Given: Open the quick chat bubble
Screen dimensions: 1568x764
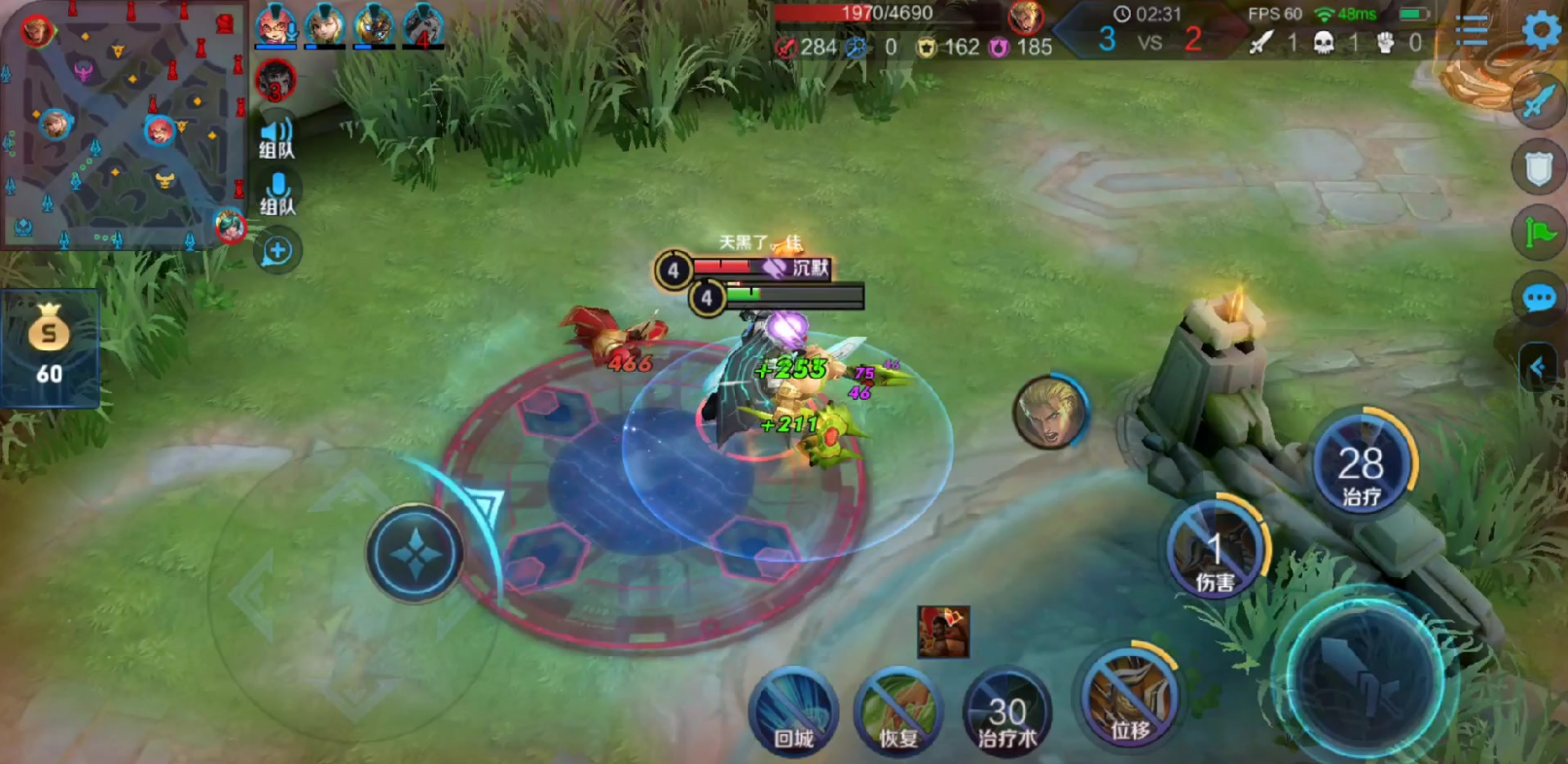Looking at the screenshot, I should click(1539, 298).
